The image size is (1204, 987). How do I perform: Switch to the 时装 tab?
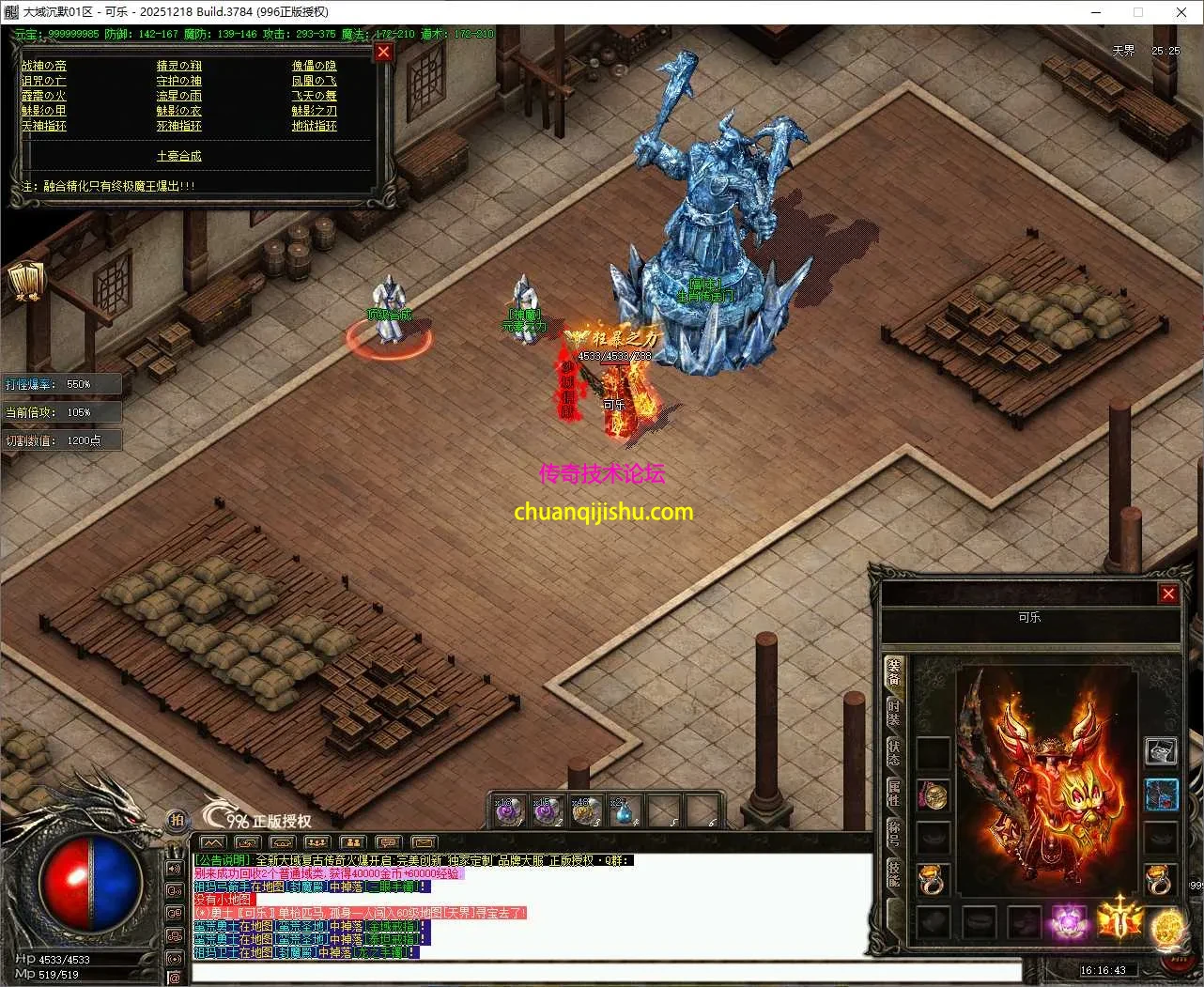point(894,712)
